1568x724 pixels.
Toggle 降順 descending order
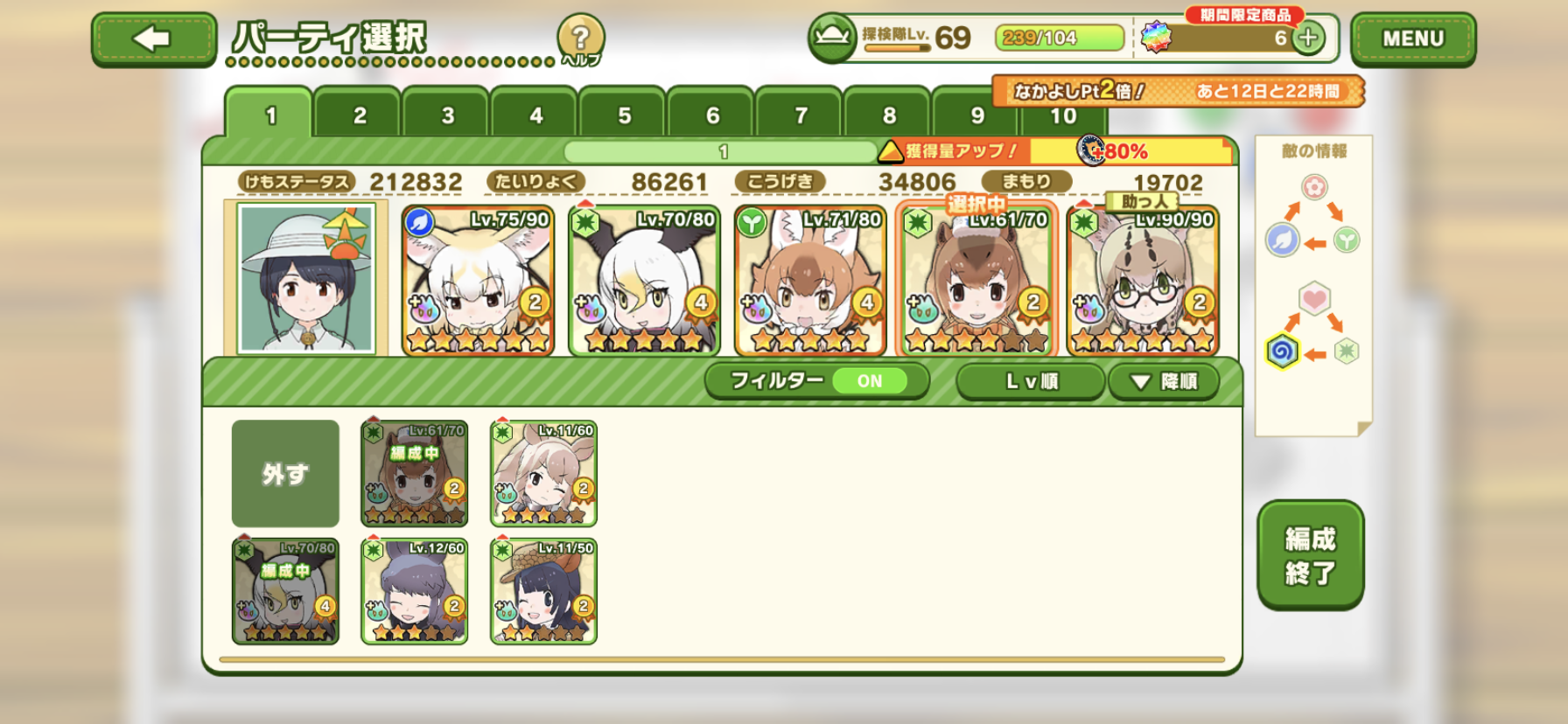pyautogui.click(x=1163, y=381)
